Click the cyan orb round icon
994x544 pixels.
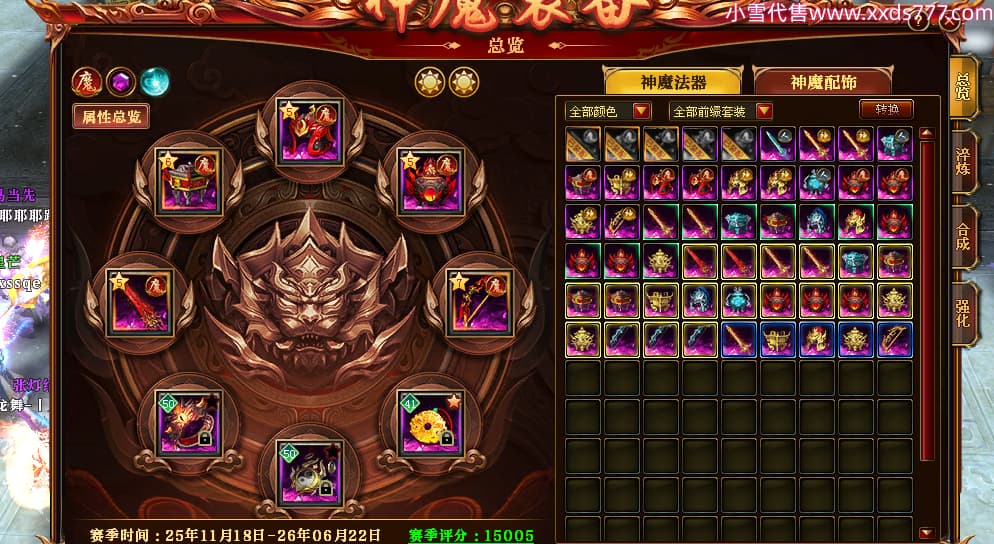154,82
